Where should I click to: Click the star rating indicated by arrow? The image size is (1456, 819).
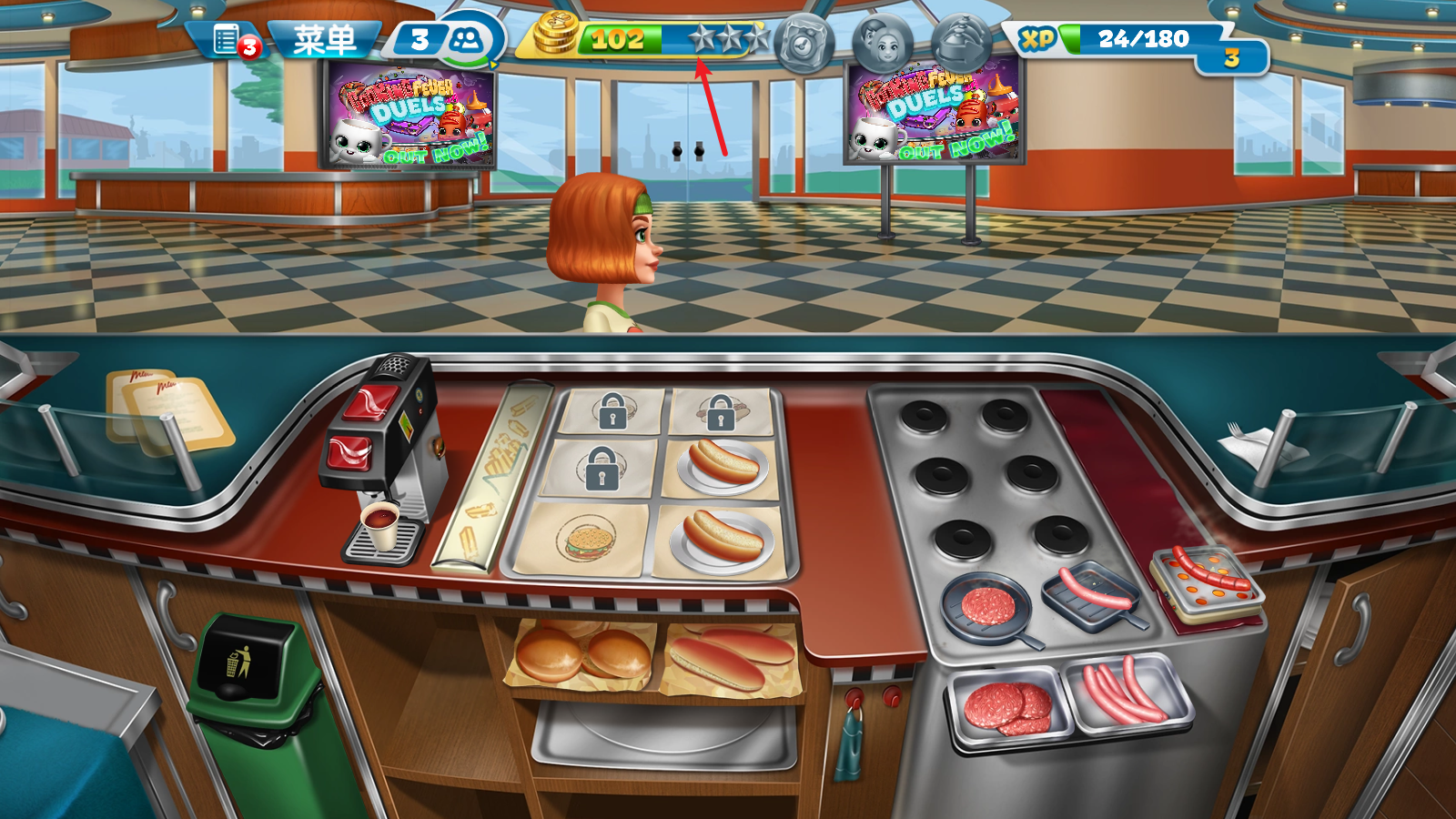(701, 38)
